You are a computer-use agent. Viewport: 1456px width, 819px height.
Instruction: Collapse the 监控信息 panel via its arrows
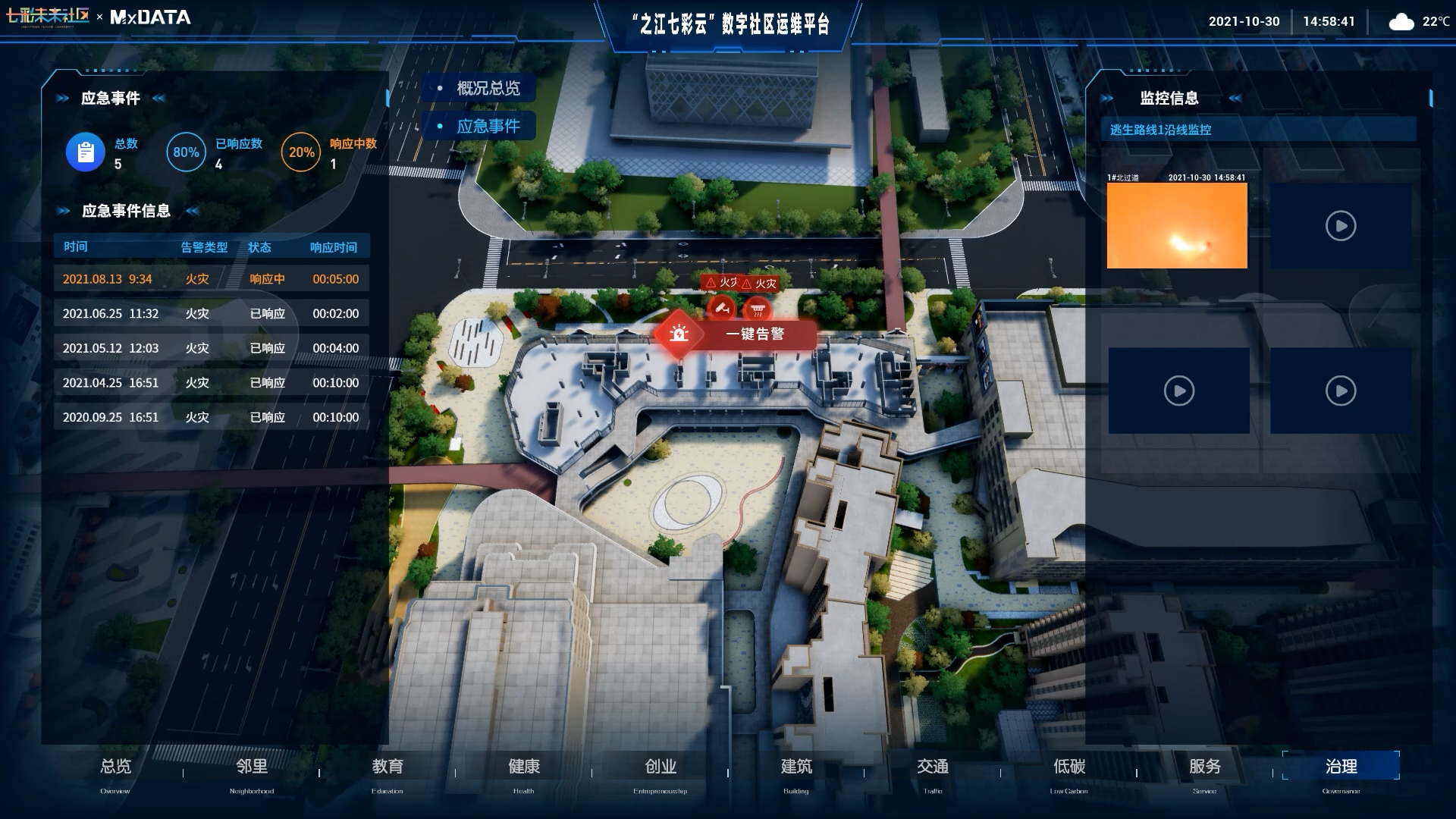point(1236,99)
